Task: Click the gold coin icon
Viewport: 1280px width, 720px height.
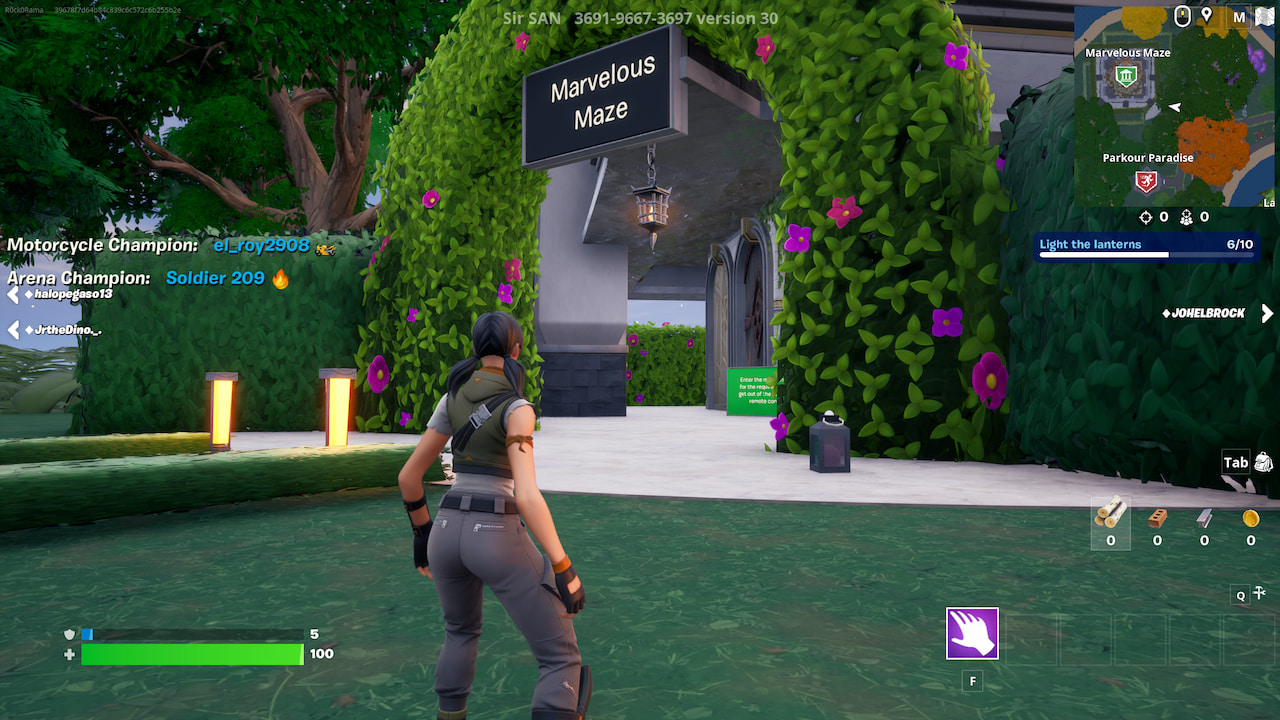Action: pyautogui.click(x=1250, y=518)
